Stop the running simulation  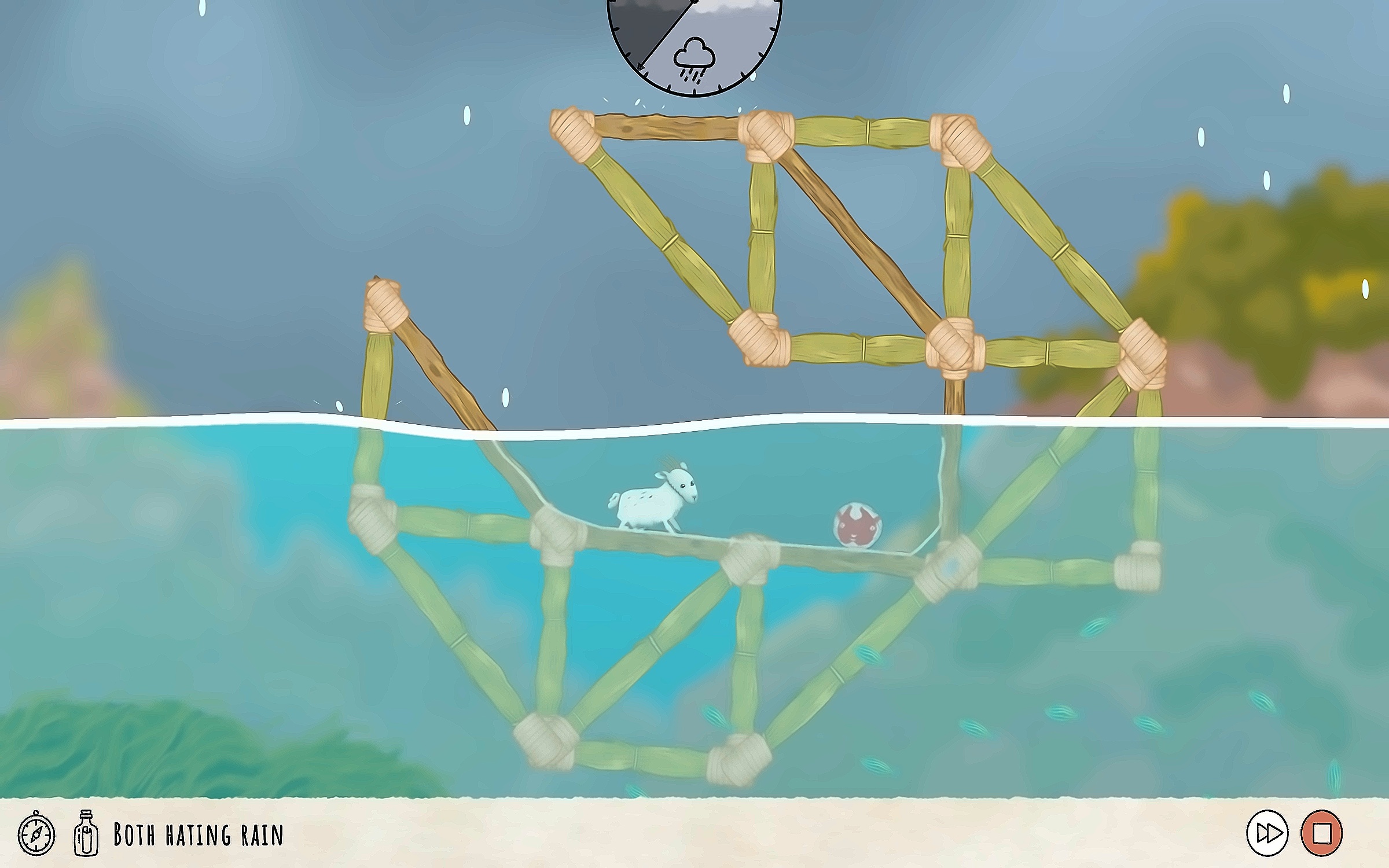tap(1322, 834)
